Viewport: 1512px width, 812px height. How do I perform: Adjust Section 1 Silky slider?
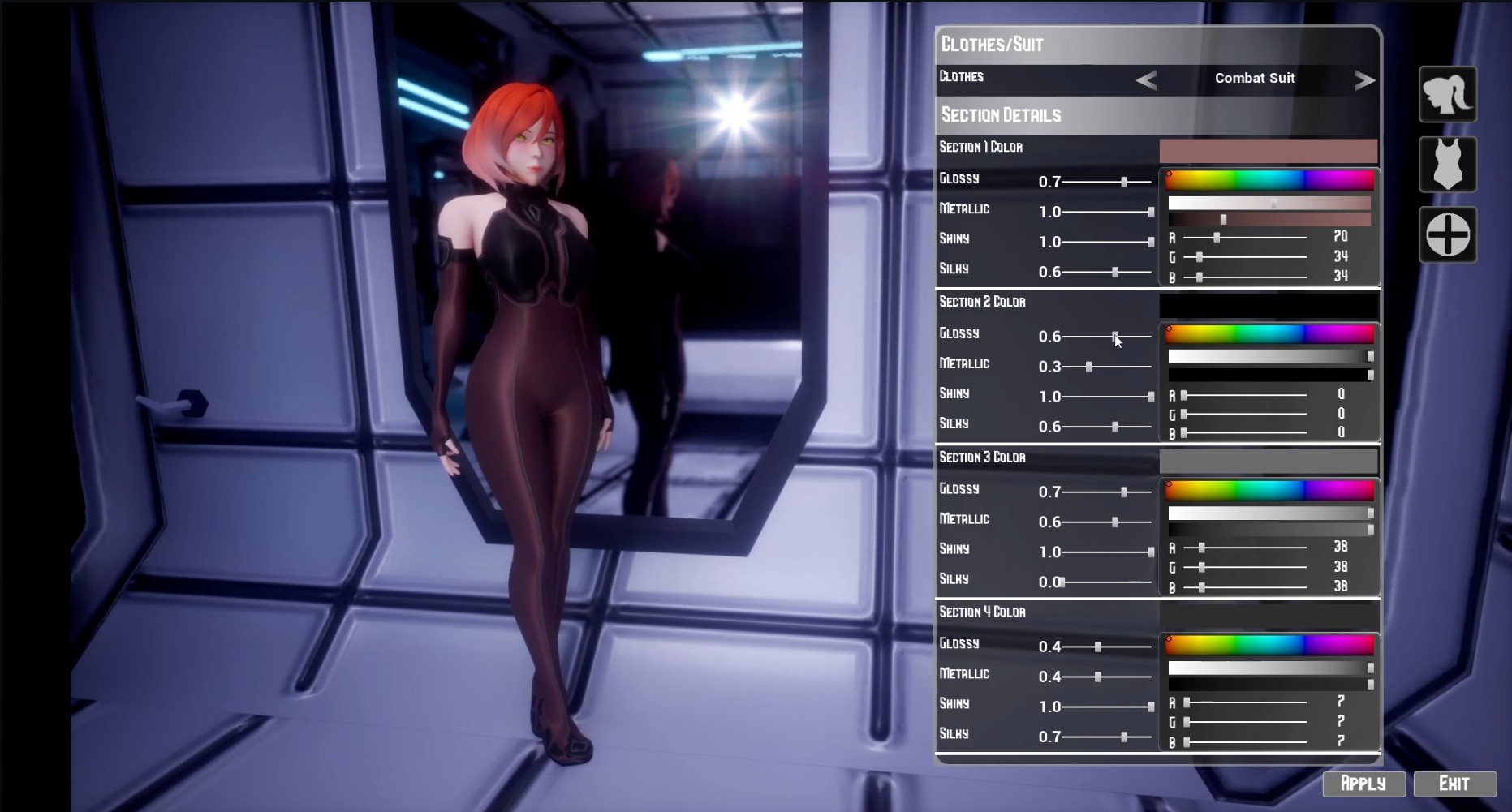(1115, 272)
